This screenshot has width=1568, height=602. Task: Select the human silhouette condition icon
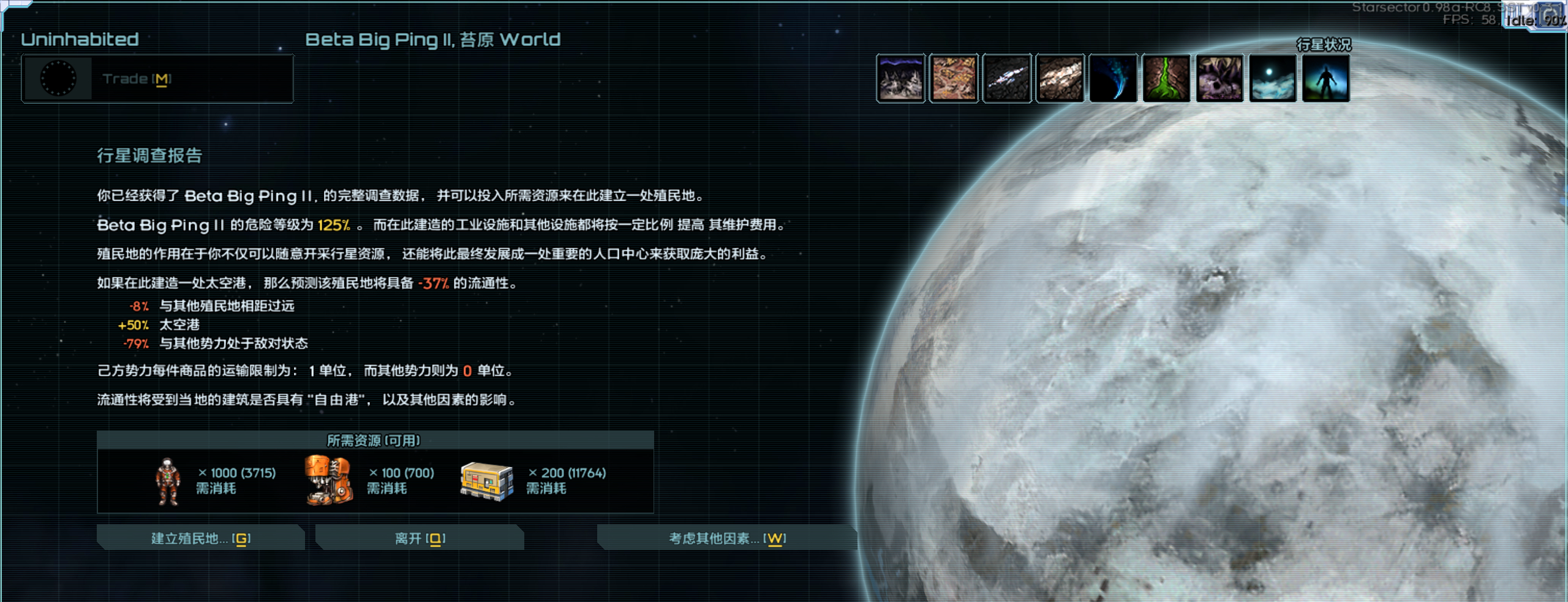1325,78
